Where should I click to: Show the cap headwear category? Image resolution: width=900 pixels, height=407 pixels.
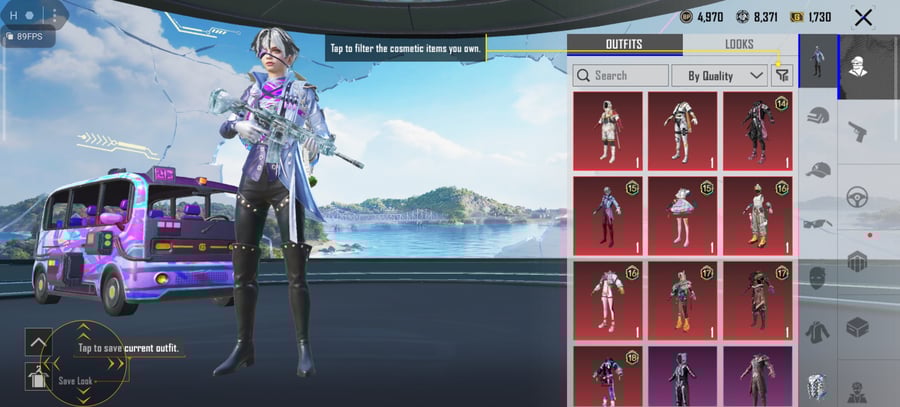(818, 169)
